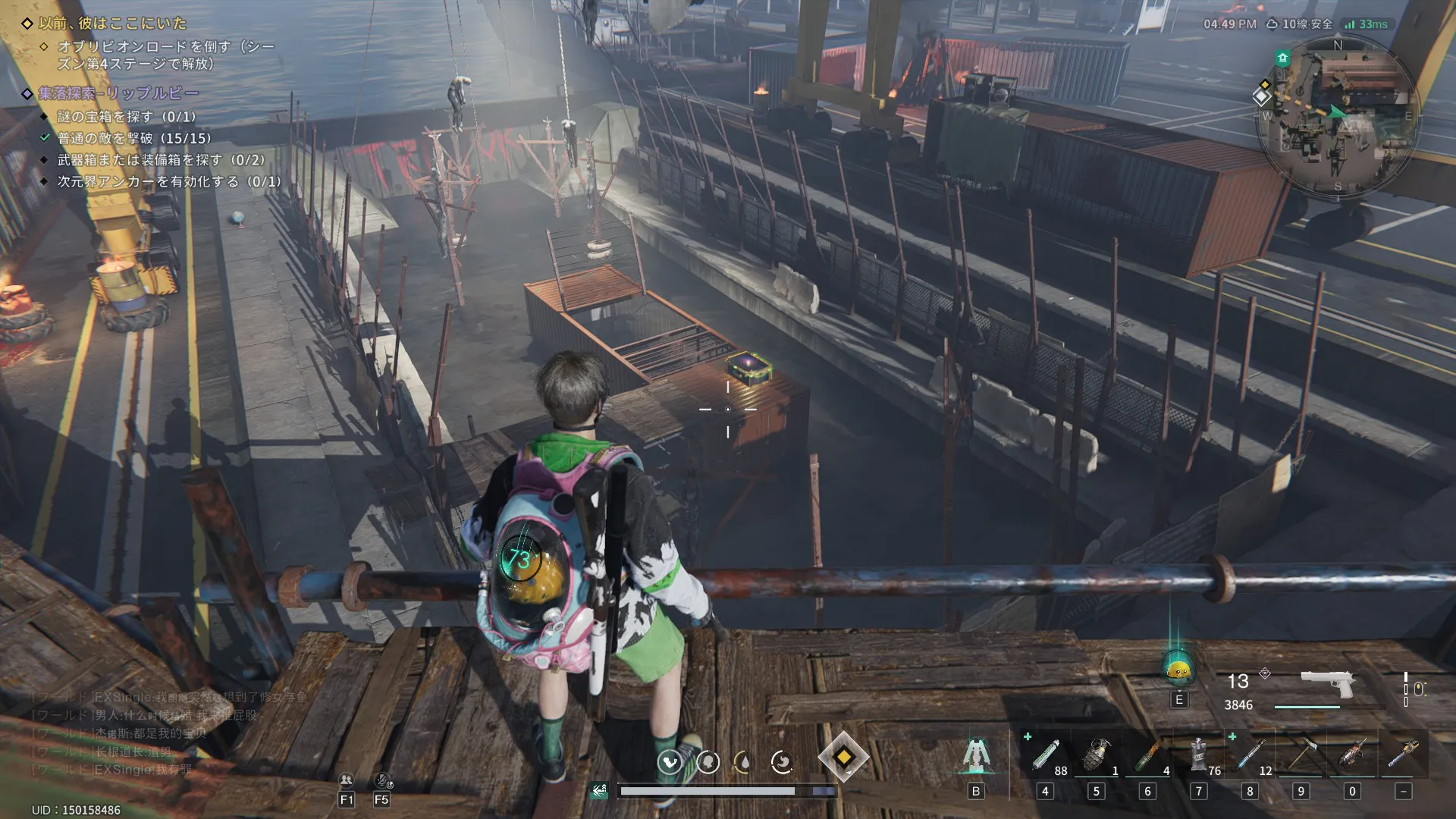Screen dimensions: 1456x819
Task: Select the pickaxe tool slot
Action: point(1301,756)
